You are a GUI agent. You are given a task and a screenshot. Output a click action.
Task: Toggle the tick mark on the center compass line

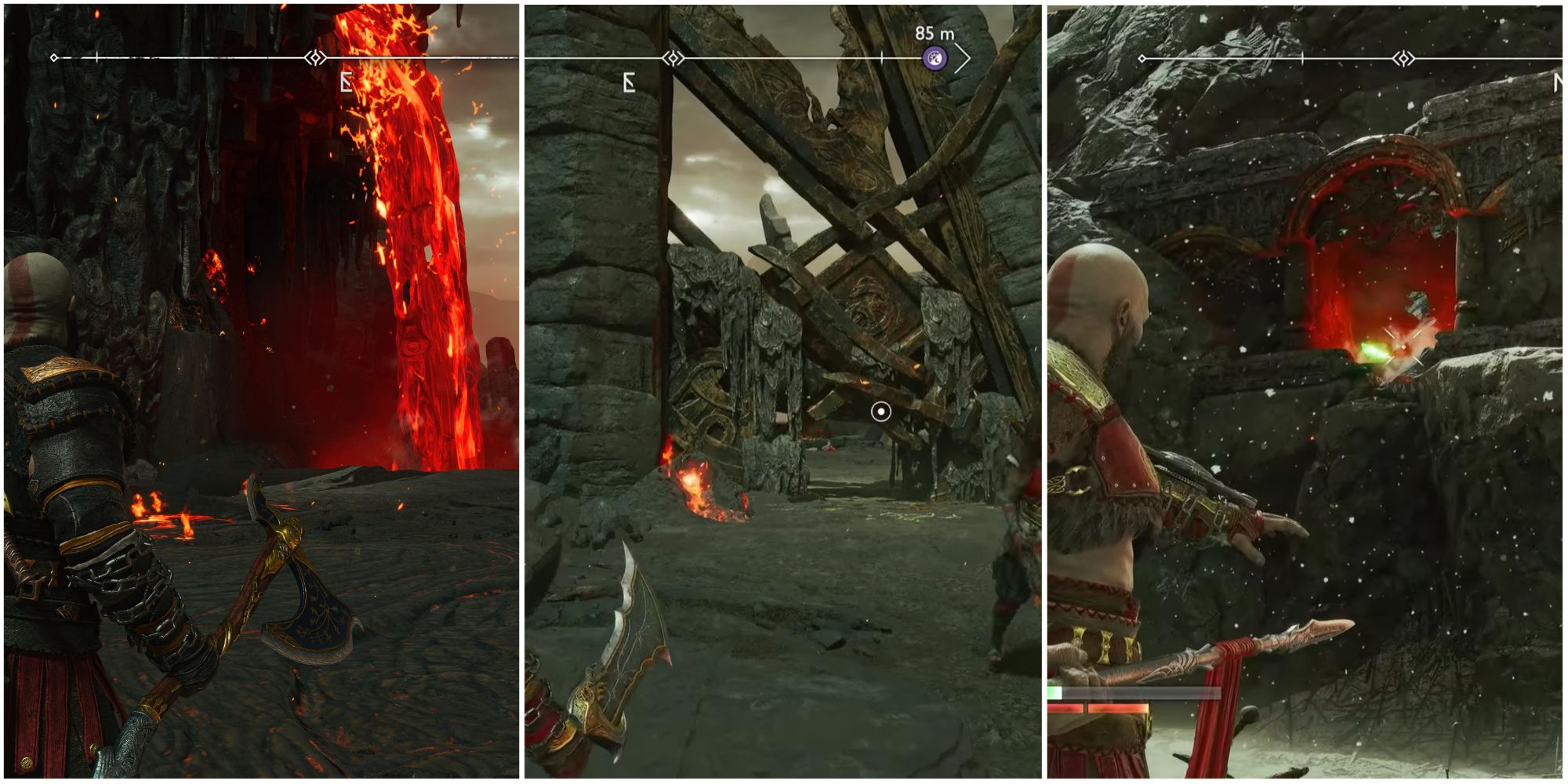(x=883, y=56)
